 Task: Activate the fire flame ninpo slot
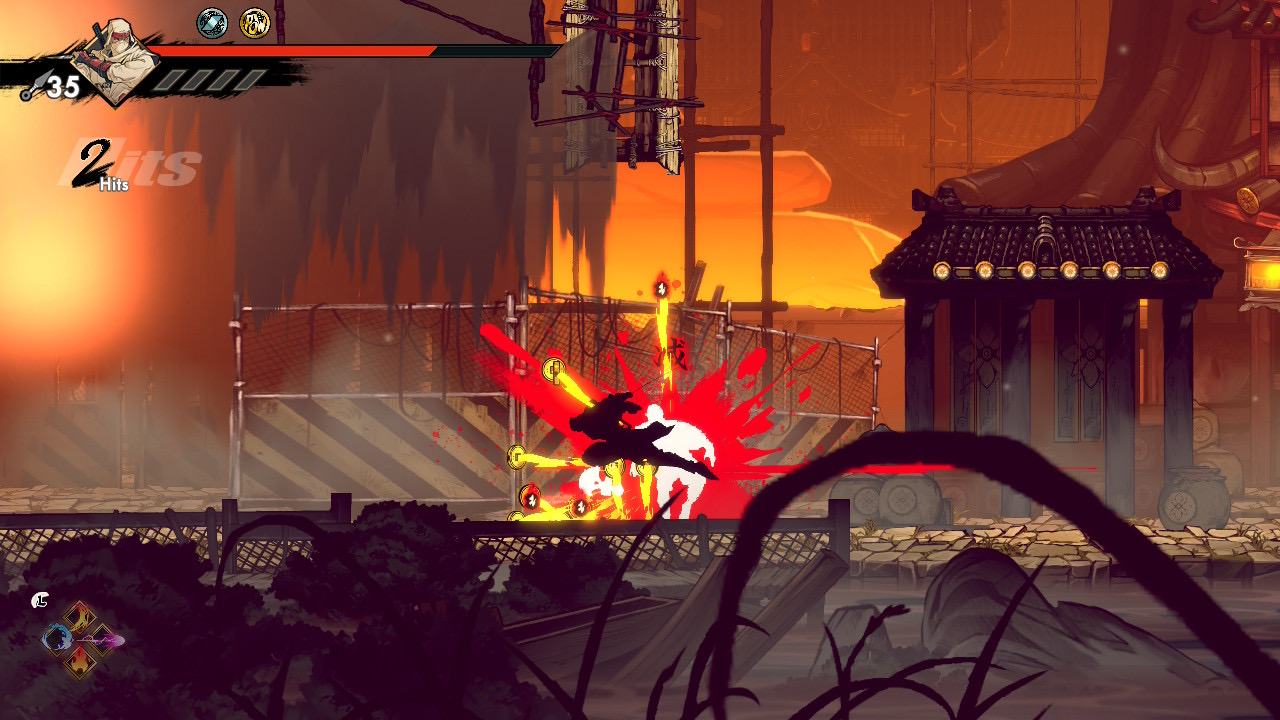(81, 661)
